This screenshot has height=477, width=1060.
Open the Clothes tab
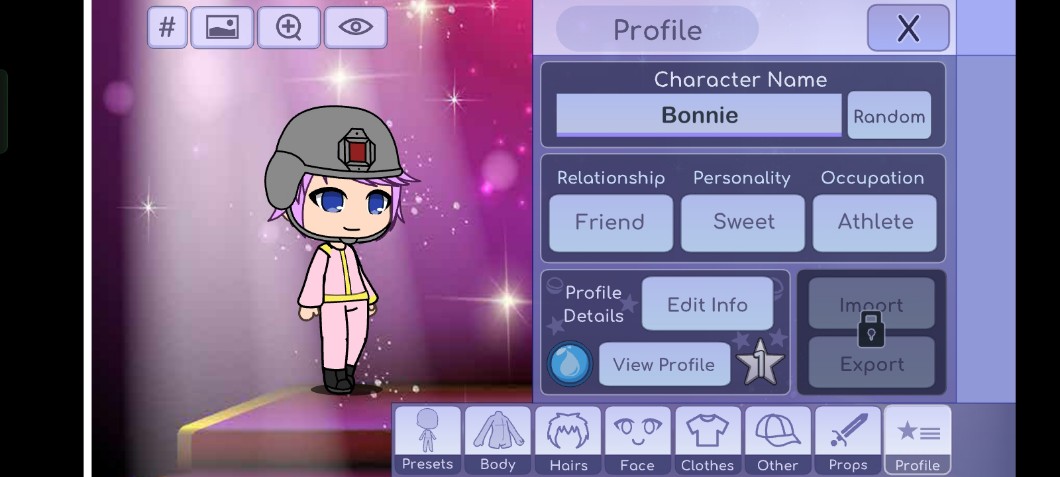(707, 440)
